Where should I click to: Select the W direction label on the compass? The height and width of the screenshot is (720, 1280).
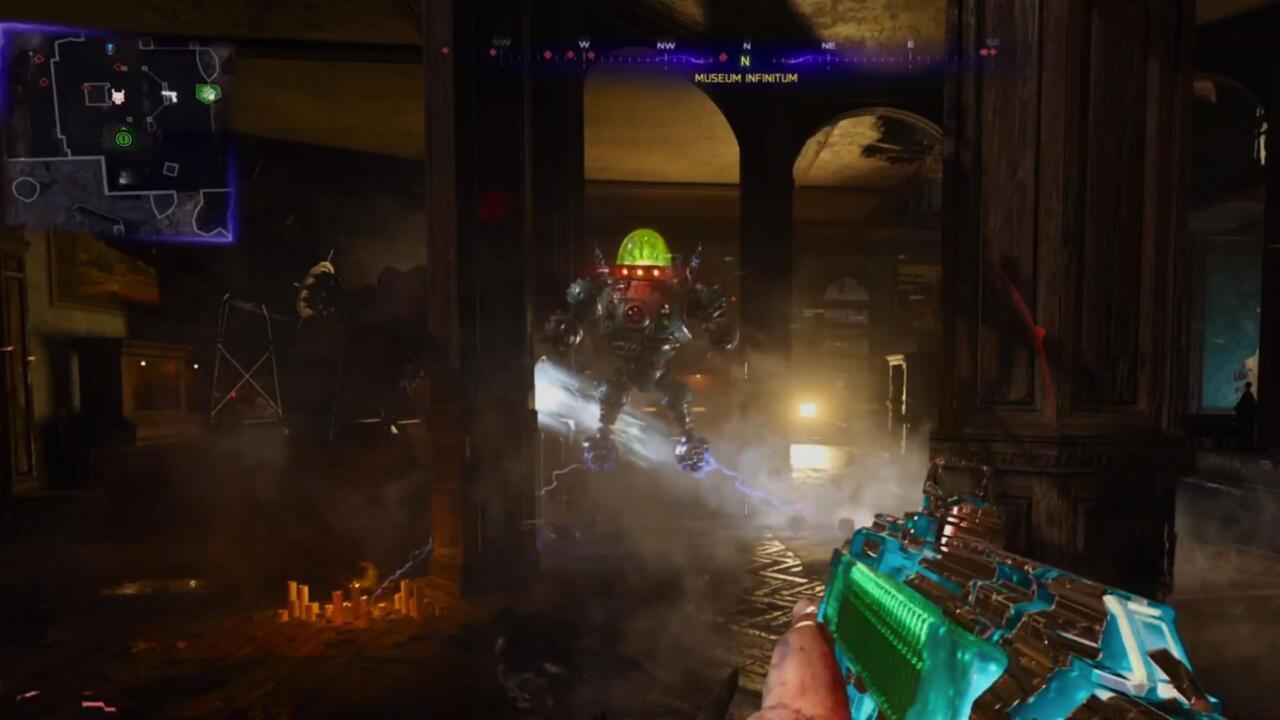pyautogui.click(x=583, y=44)
